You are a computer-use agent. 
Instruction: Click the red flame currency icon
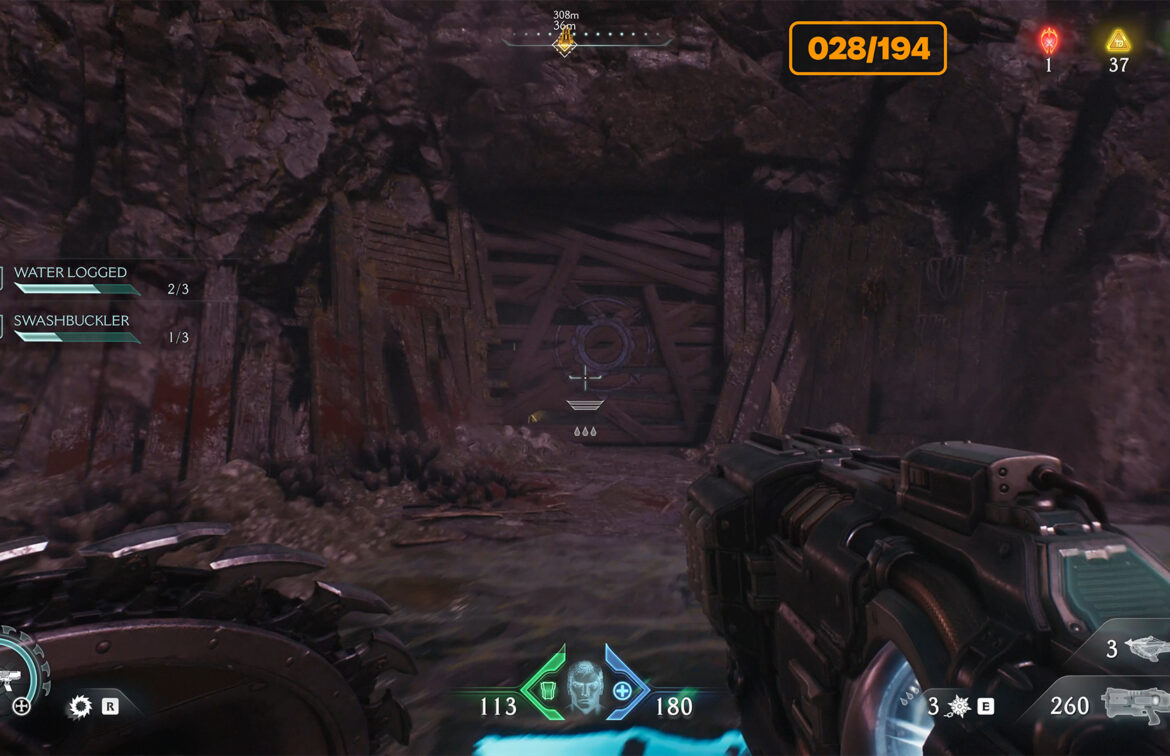coord(1048,41)
